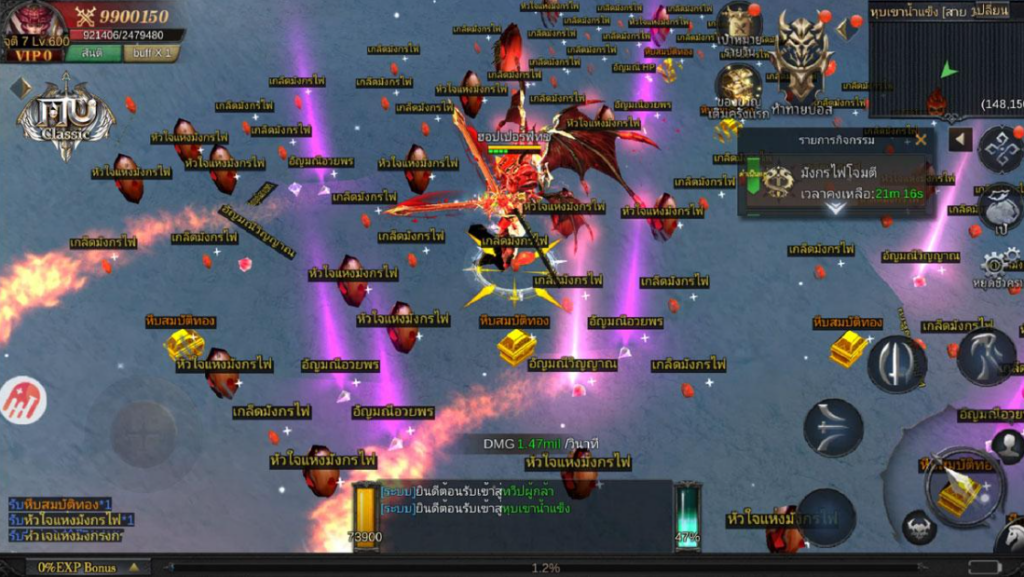Viewport: 1024px width, 577px height.
Task: Activate the twin-blade sword skill
Action: coord(896,363)
